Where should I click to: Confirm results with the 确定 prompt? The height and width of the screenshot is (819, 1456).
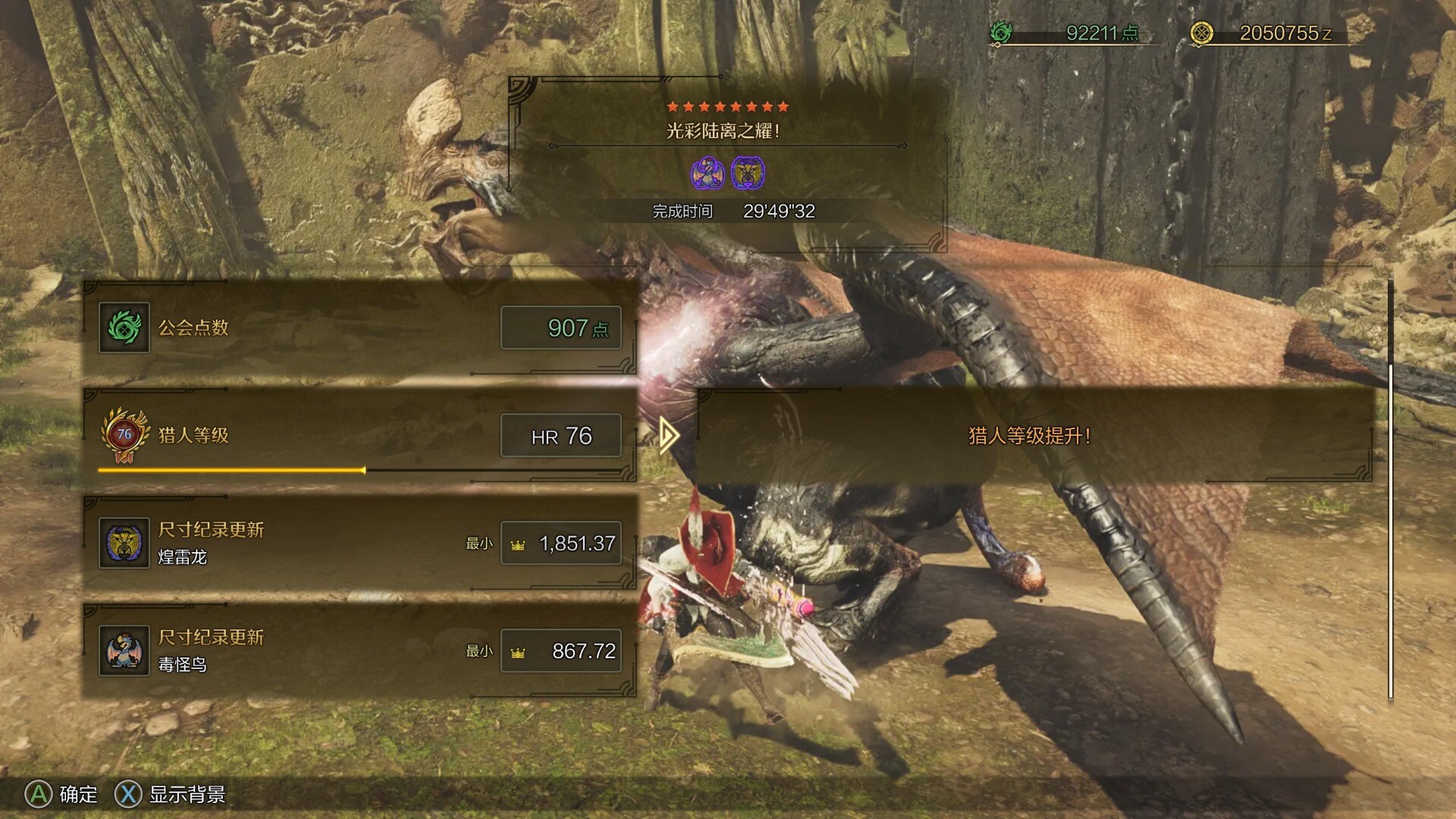pos(62,794)
